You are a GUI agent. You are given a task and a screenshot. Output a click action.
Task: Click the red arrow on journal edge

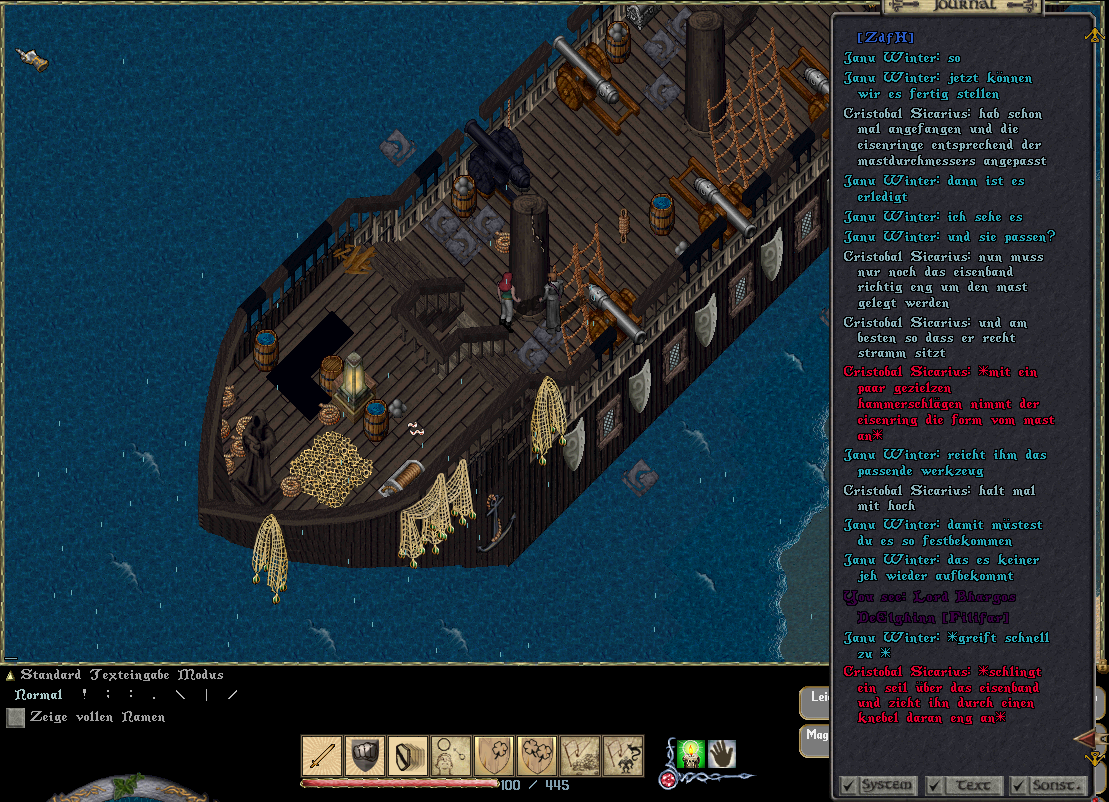point(1085,739)
